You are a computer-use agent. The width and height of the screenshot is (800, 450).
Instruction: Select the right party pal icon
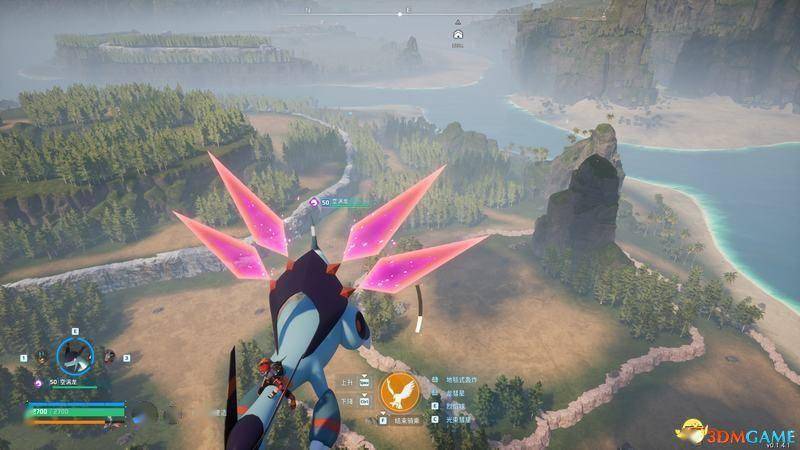tap(108, 356)
